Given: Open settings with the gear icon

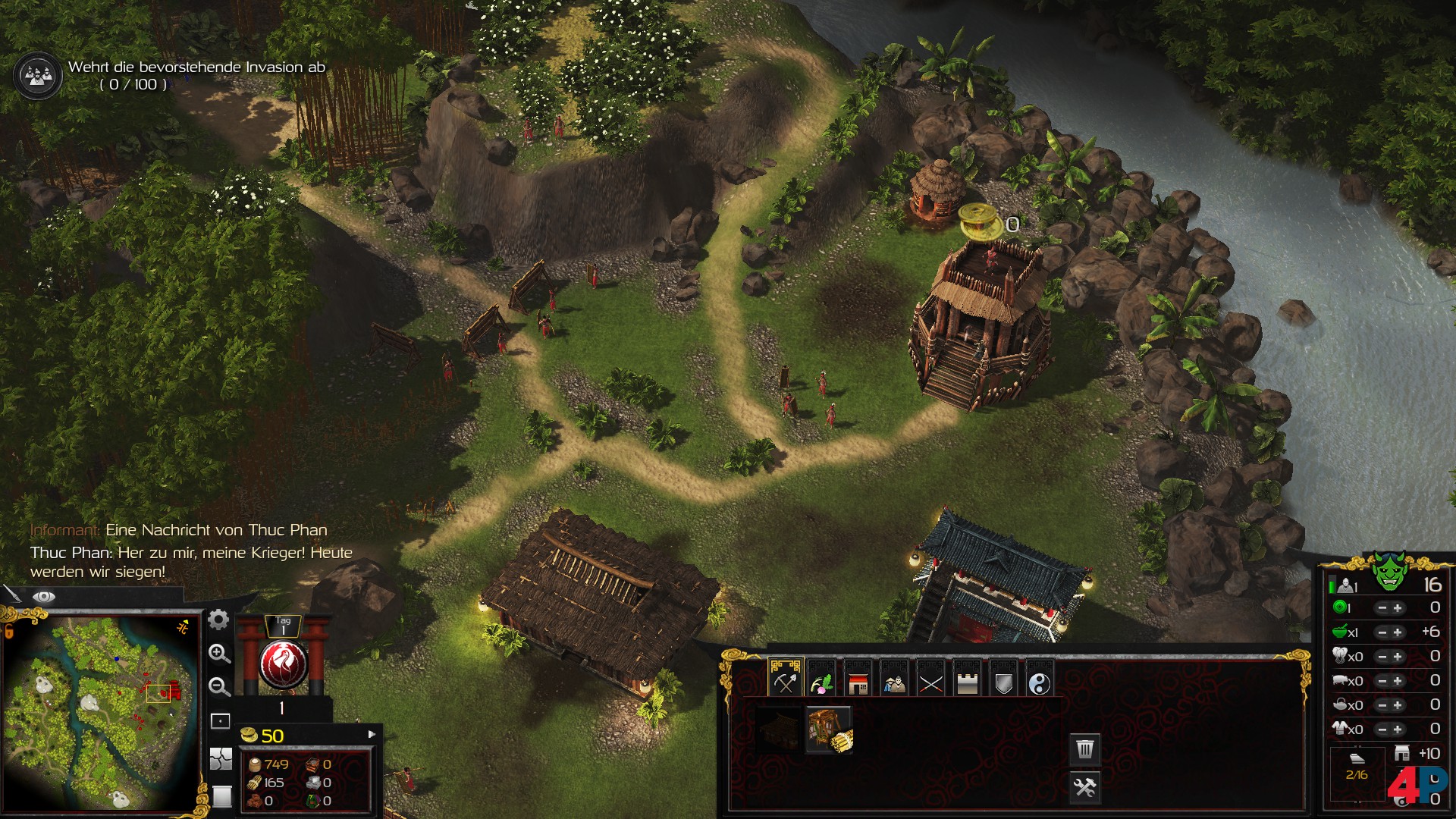Looking at the screenshot, I should (218, 620).
